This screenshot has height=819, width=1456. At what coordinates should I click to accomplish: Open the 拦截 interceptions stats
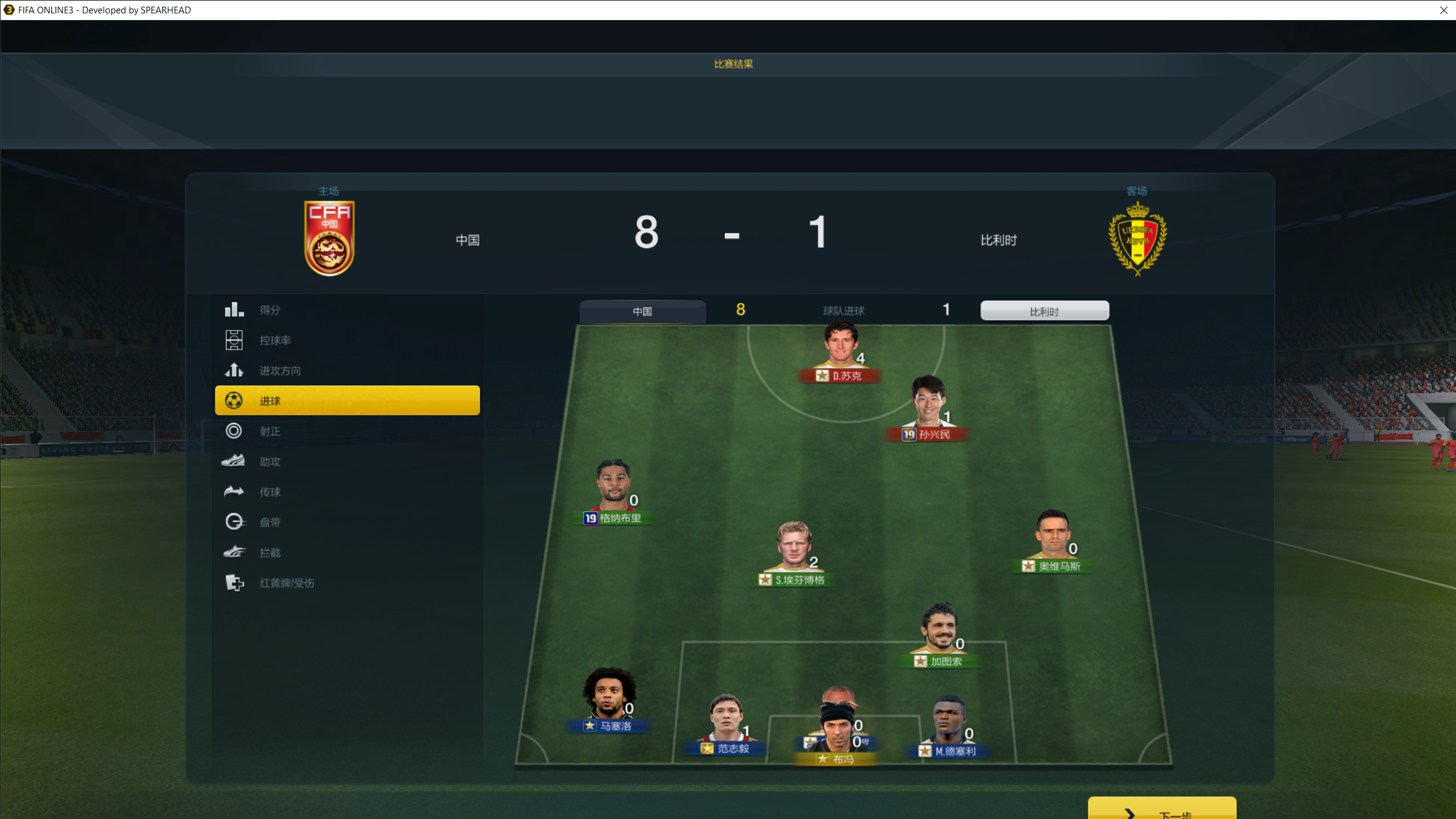coord(270,553)
